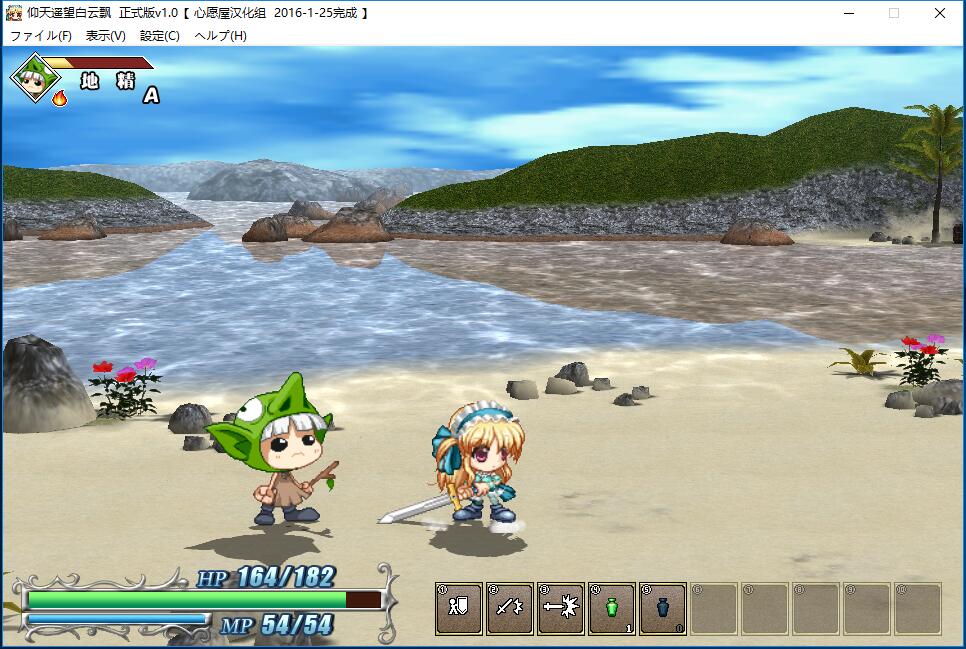Open the ヘルプ(H) help menu

pos(220,36)
